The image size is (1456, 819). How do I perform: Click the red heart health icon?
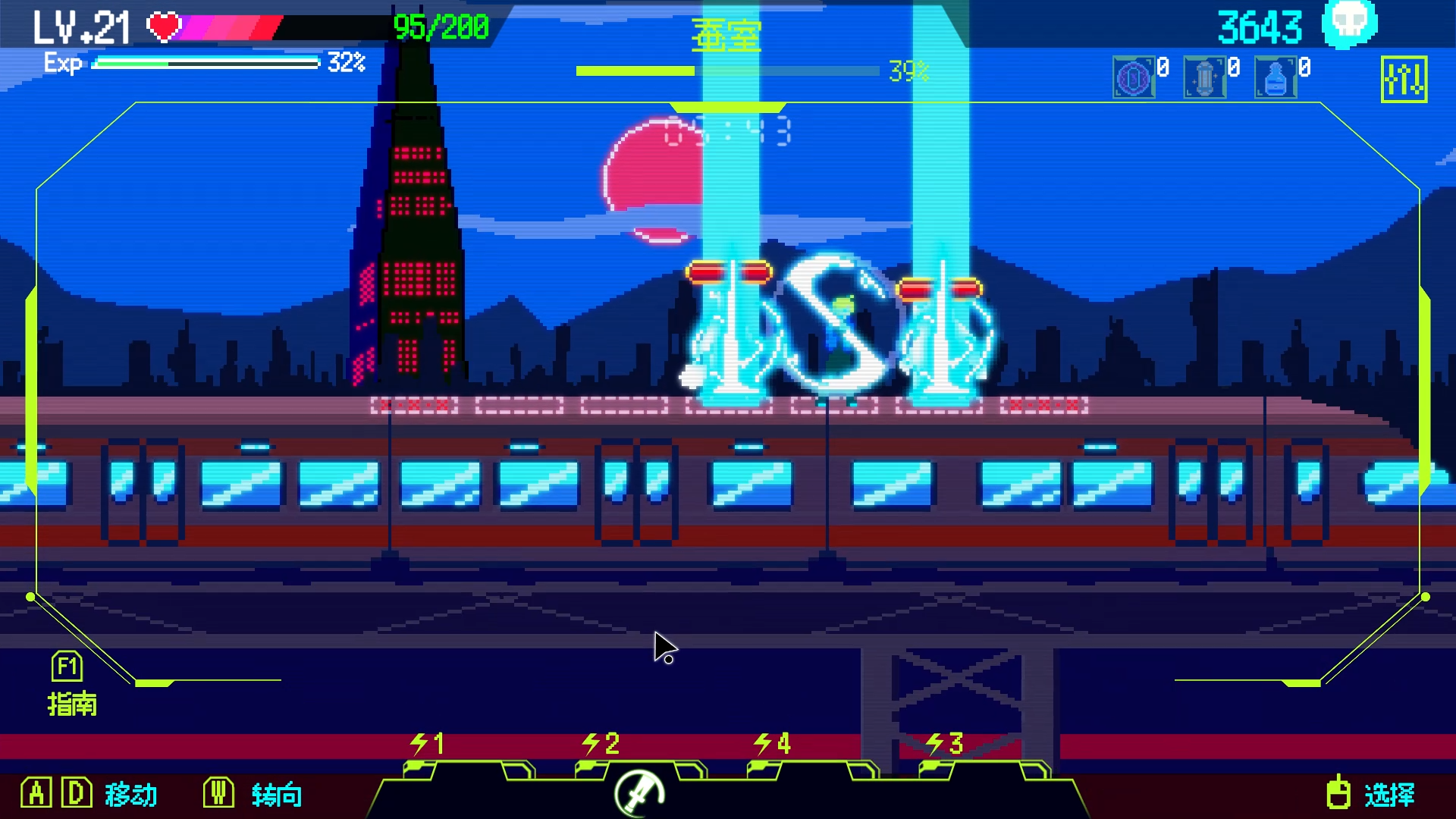[x=163, y=24]
